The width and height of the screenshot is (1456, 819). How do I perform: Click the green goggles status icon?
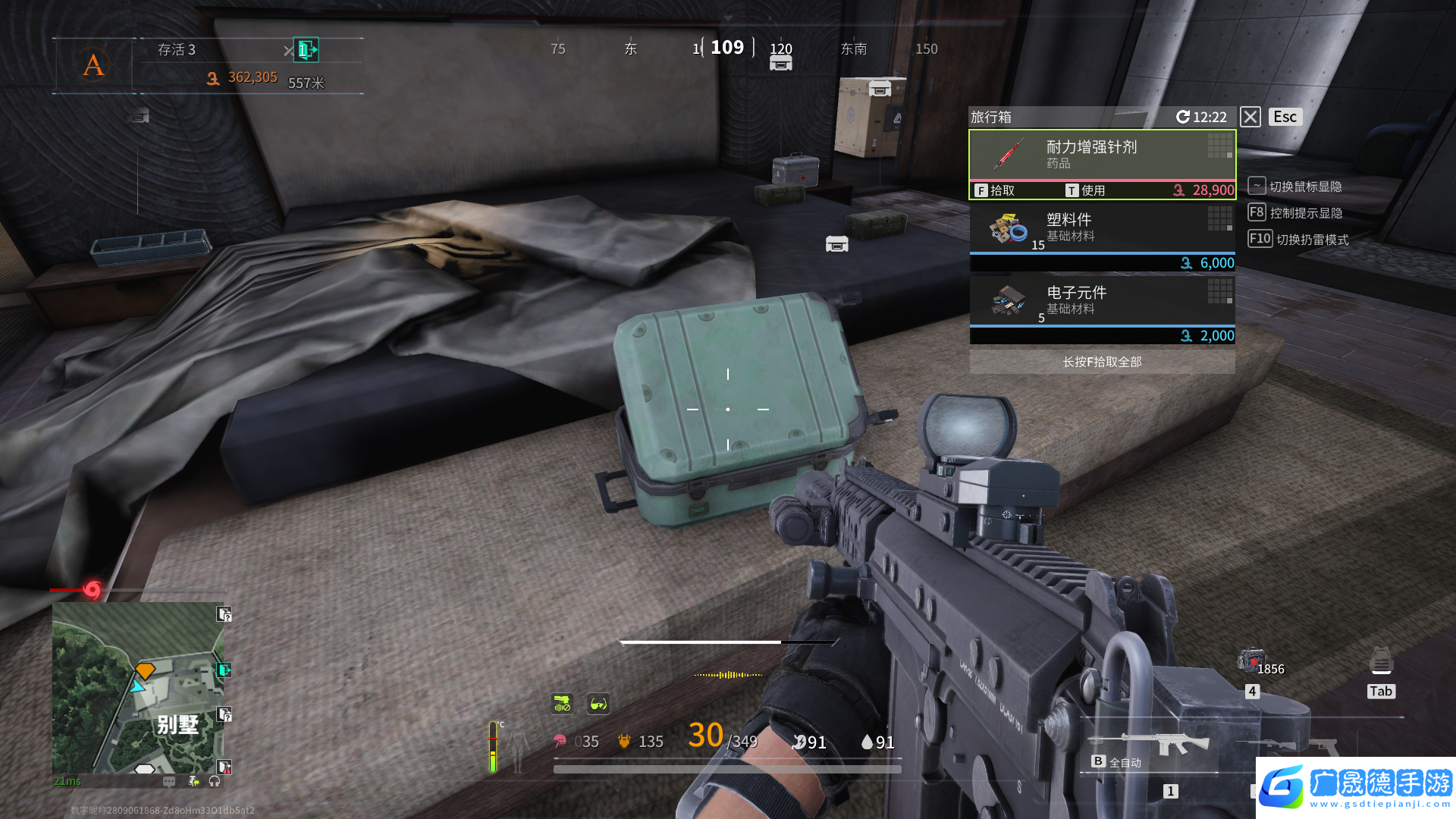tap(598, 704)
